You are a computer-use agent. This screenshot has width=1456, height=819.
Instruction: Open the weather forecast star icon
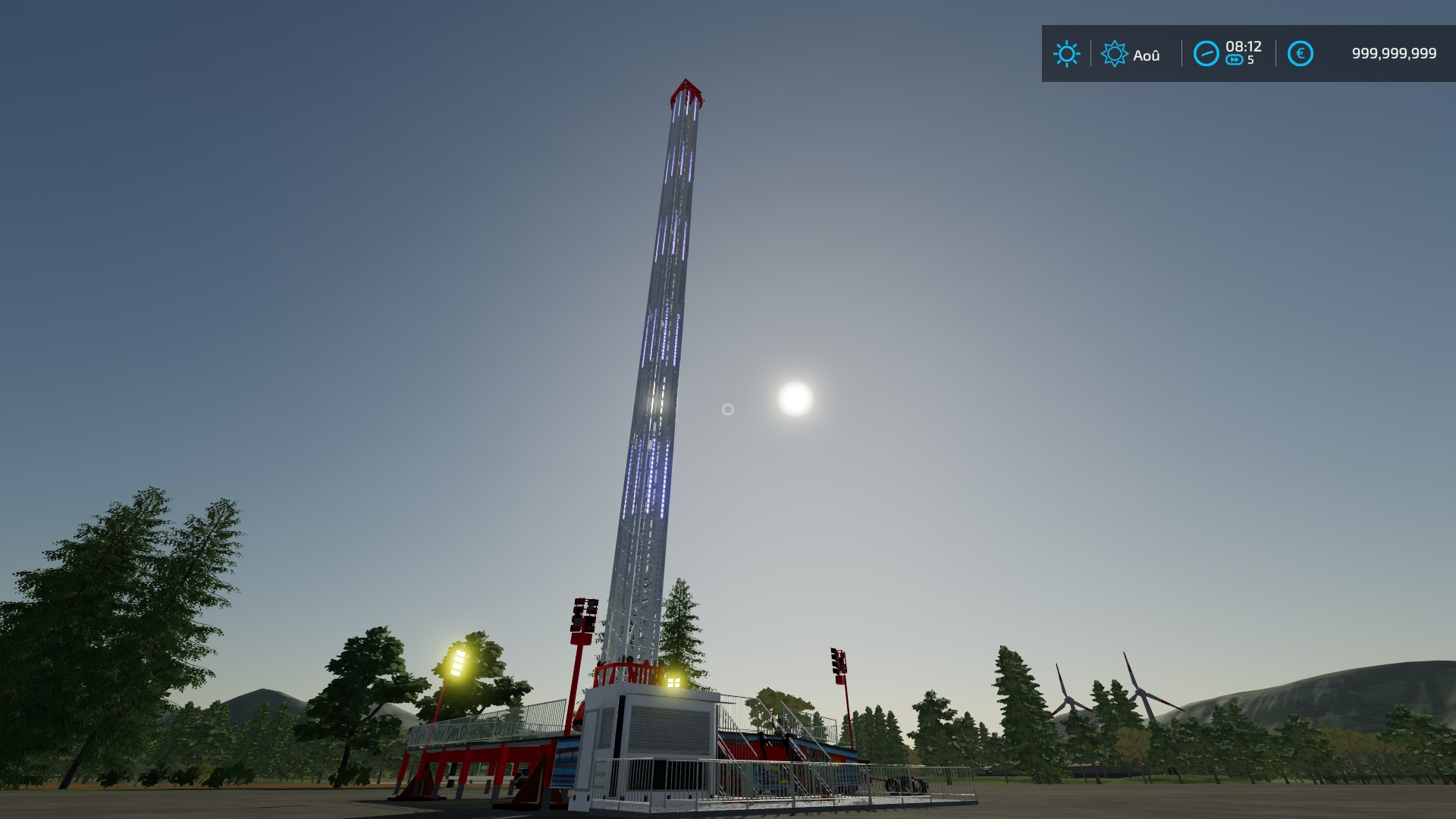pyautogui.click(x=1115, y=53)
